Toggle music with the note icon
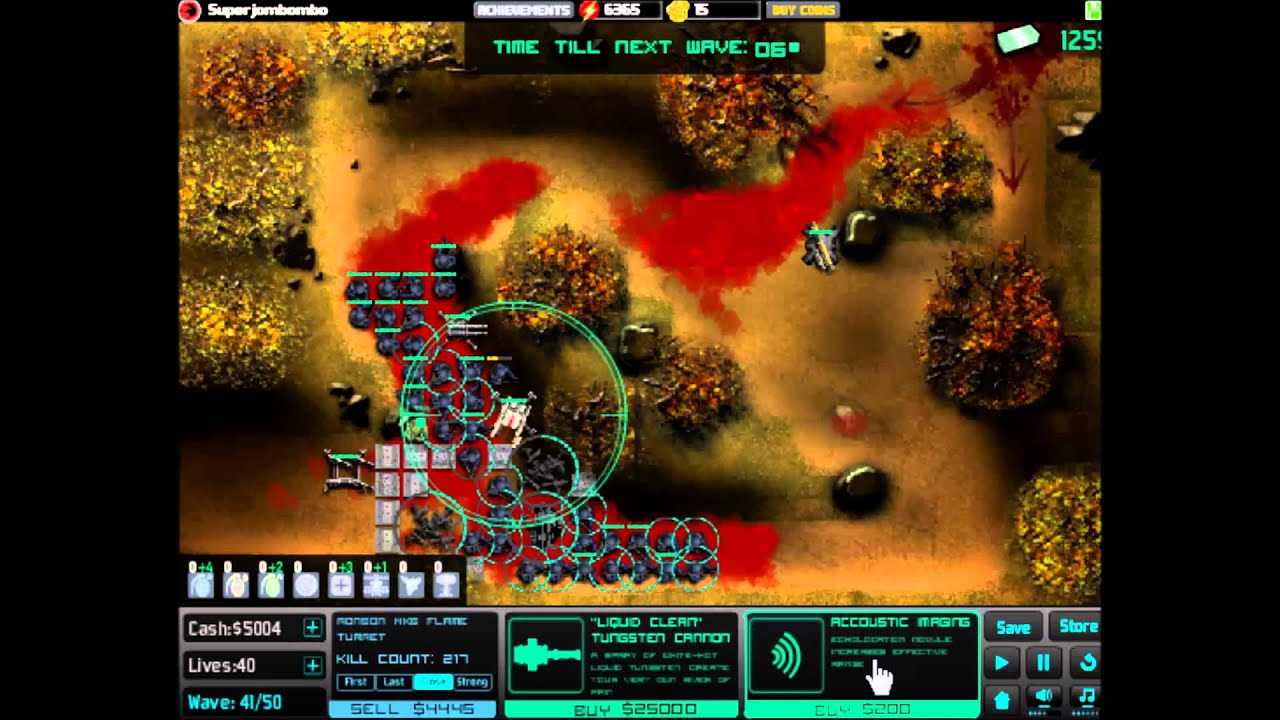Image resolution: width=1280 pixels, height=720 pixels. tap(1086, 697)
